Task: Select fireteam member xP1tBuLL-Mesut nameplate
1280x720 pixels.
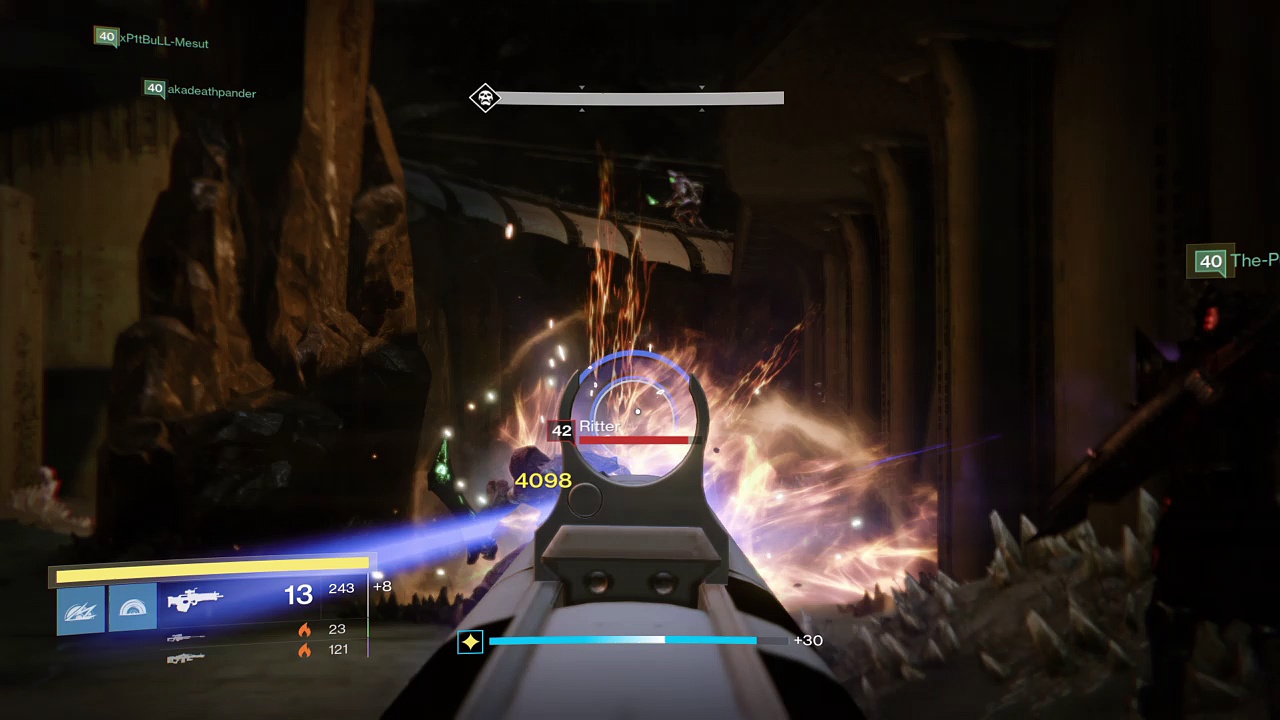Action: [152, 40]
